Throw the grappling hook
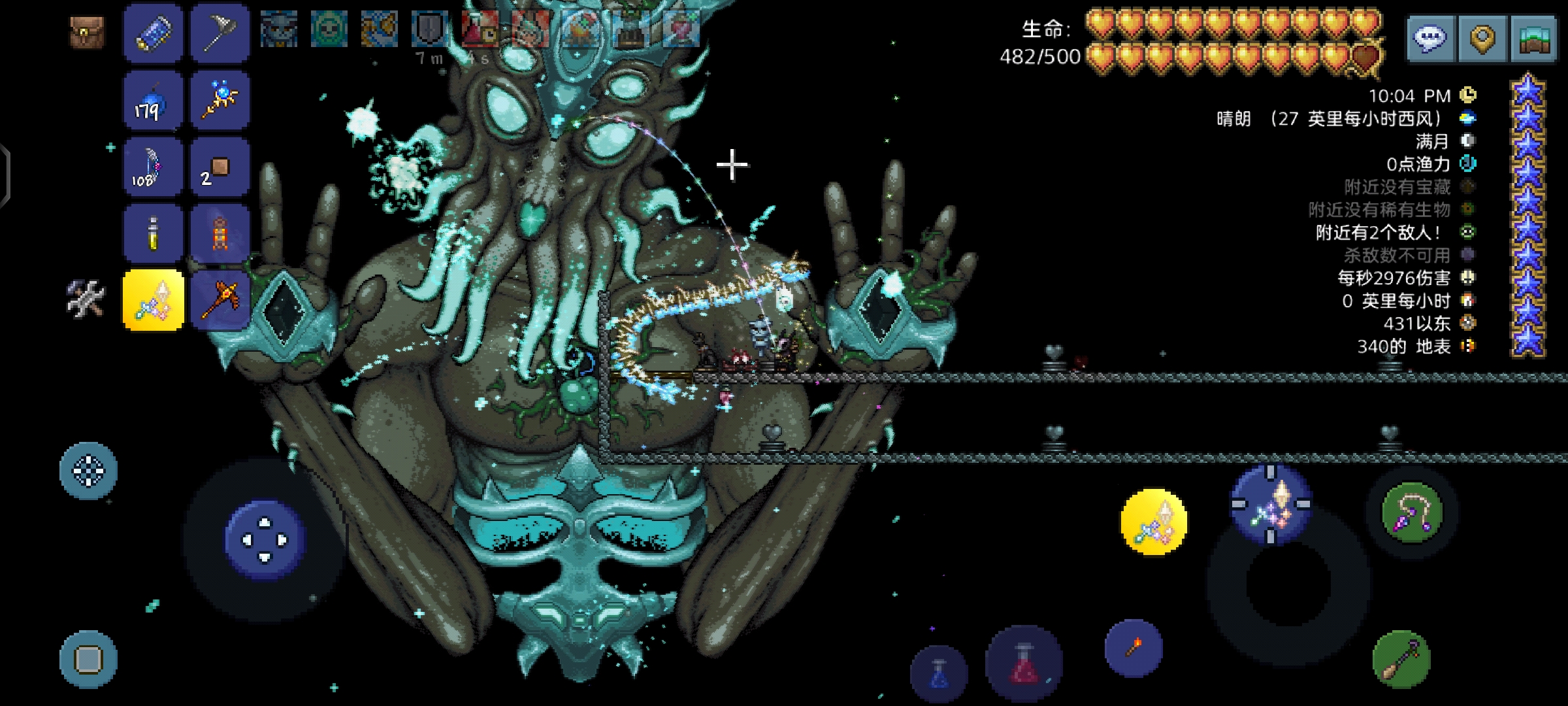1568x706 pixels. pos(1412,512)
